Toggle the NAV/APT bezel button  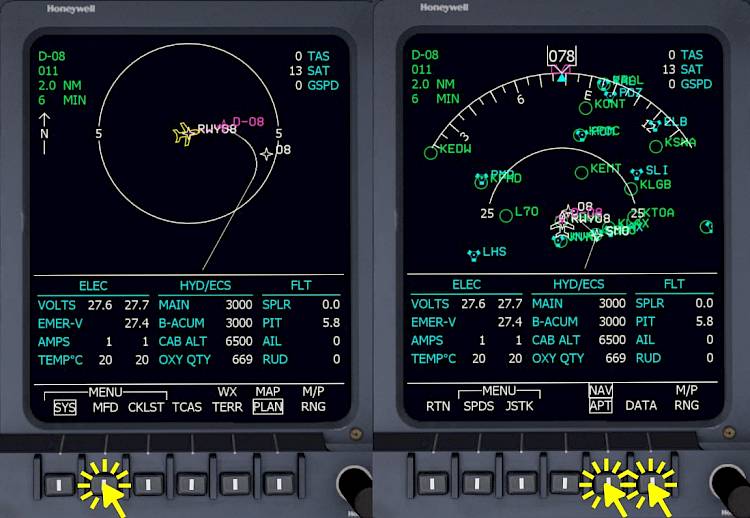coord(608,484)
